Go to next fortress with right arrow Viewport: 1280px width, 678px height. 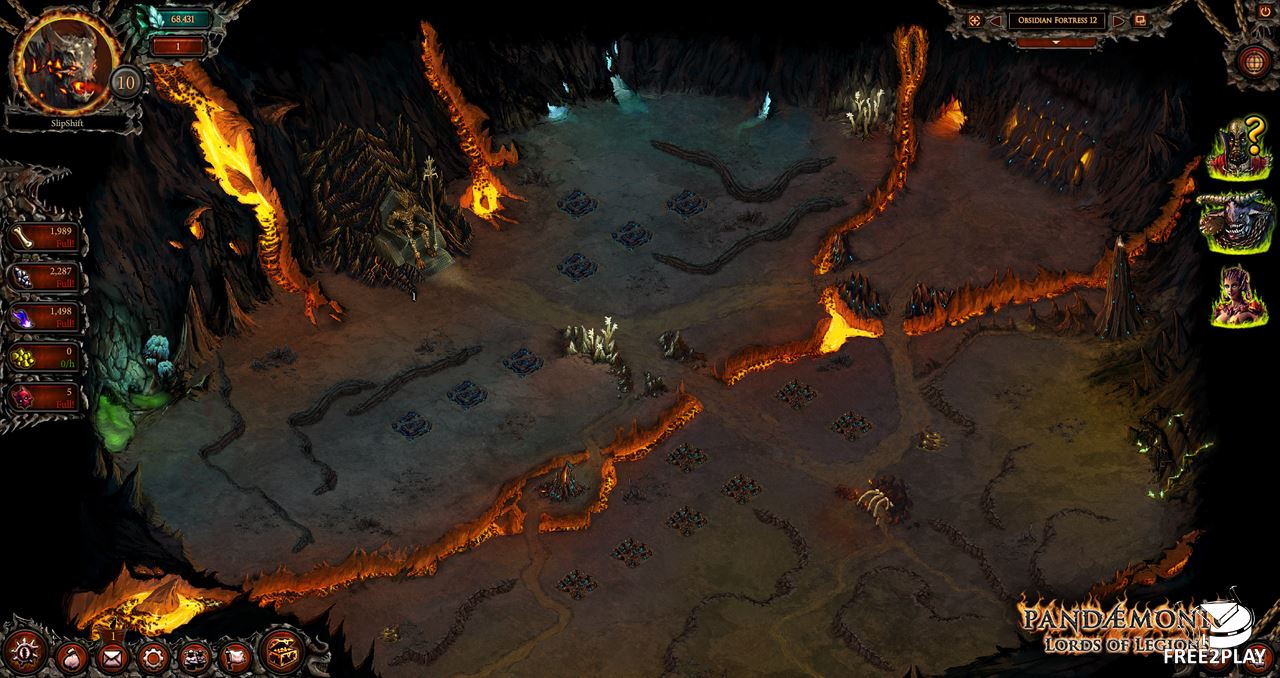1118,20
